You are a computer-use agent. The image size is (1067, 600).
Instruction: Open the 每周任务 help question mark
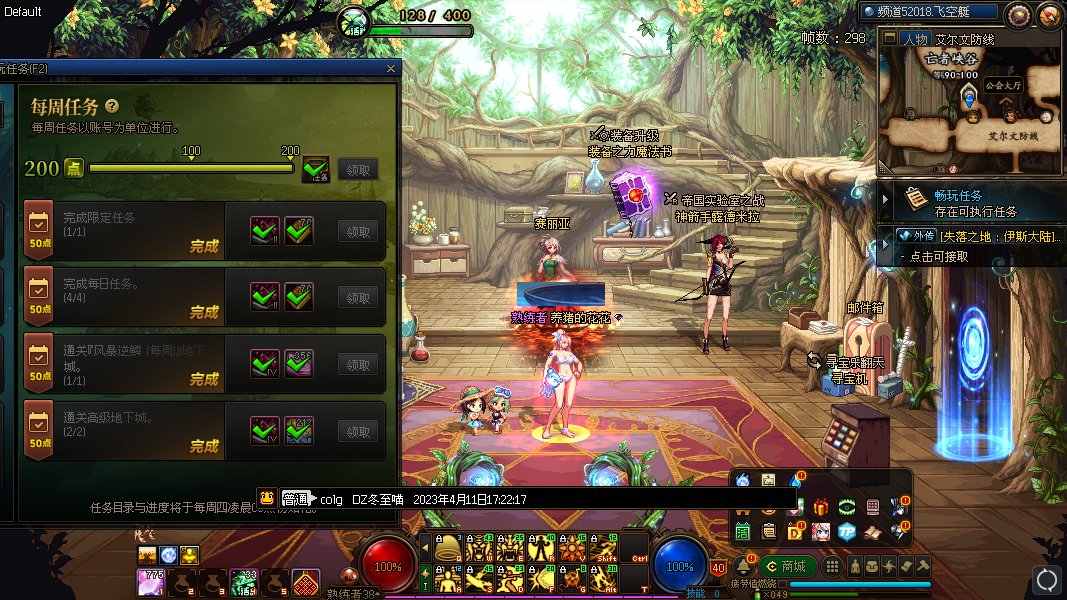tap(112, 105)
